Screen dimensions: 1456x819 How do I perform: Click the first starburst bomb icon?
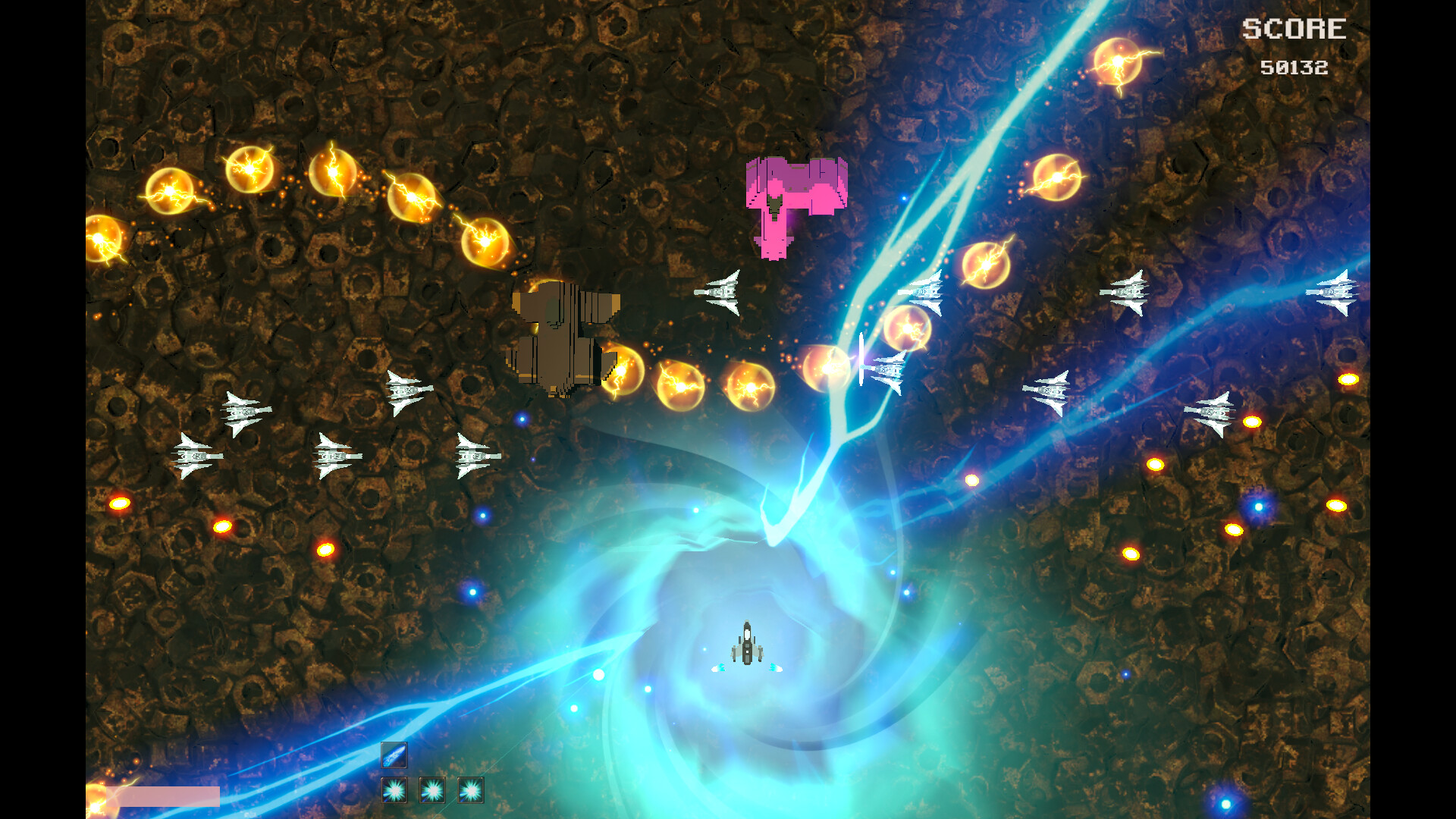coord(394,791)
